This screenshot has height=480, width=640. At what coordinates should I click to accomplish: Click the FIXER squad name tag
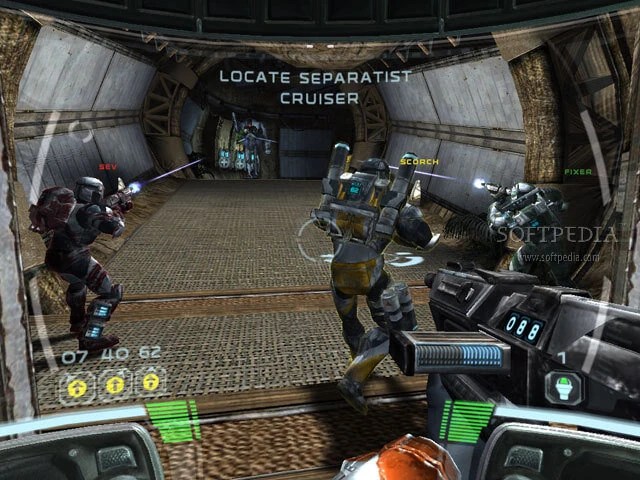click(x=578, y=172)
